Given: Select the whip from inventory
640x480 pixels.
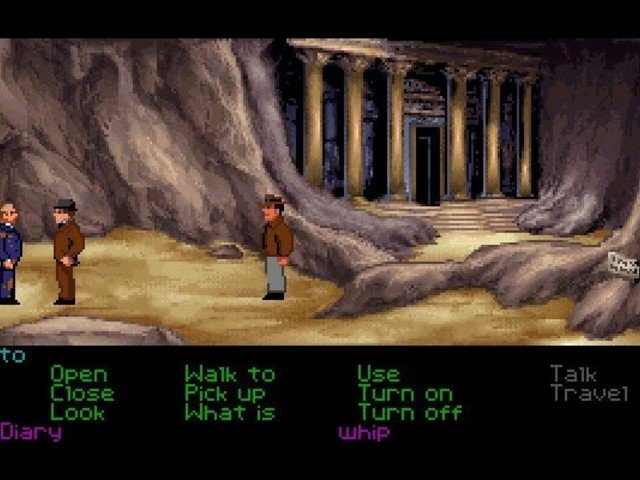Looking at the screenshot, I should 363,433.
